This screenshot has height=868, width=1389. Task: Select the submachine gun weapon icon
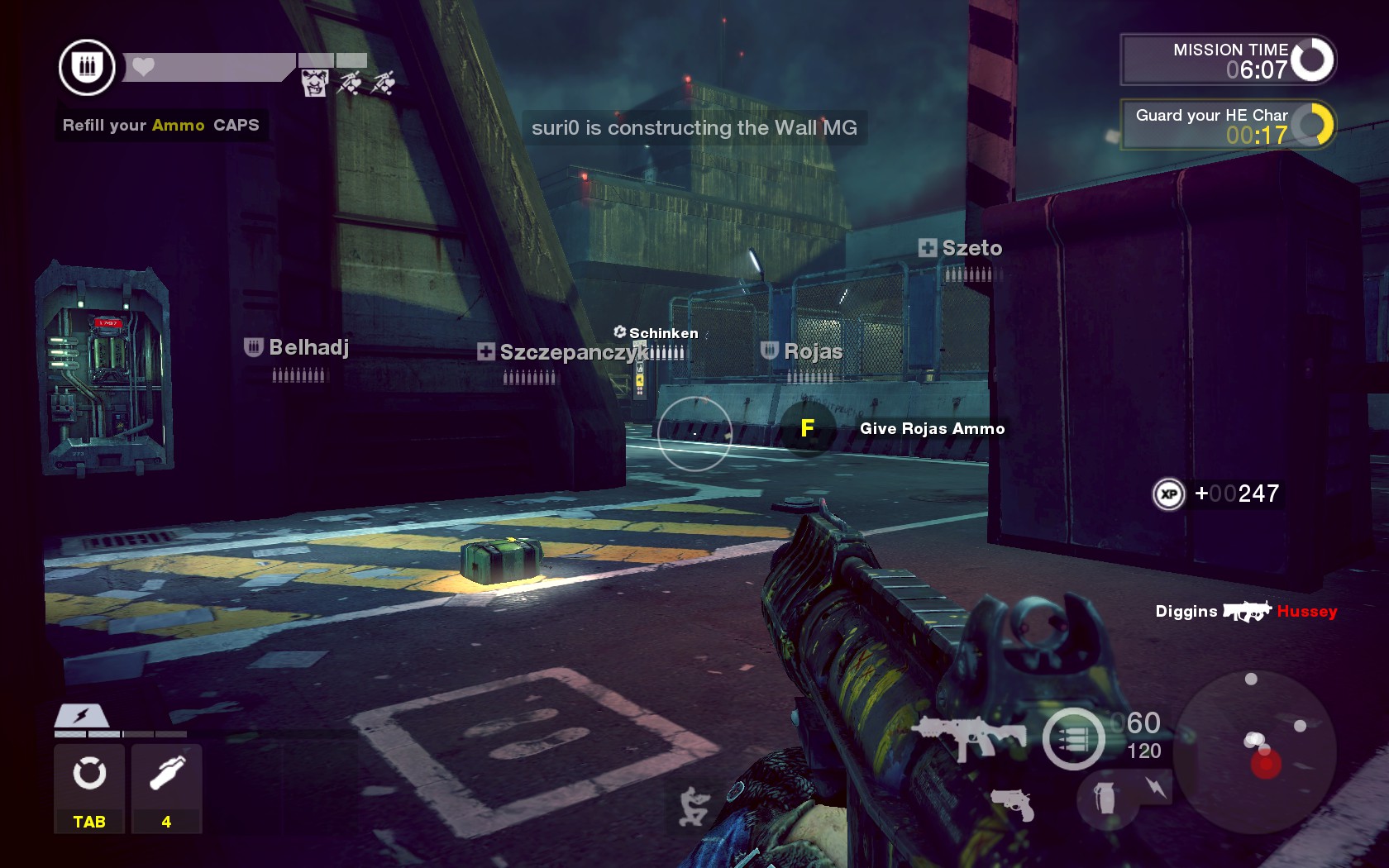click(x=969, y=736)
